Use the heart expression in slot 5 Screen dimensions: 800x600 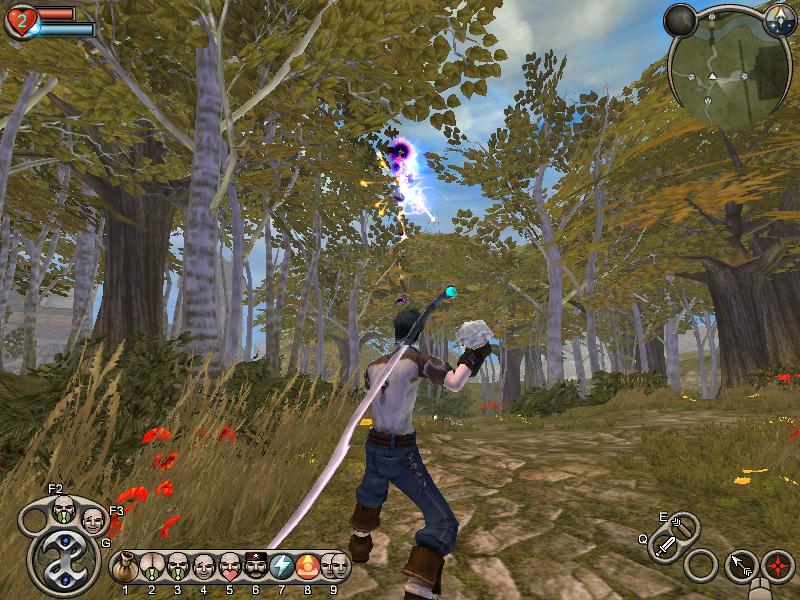tap(230, 567)
